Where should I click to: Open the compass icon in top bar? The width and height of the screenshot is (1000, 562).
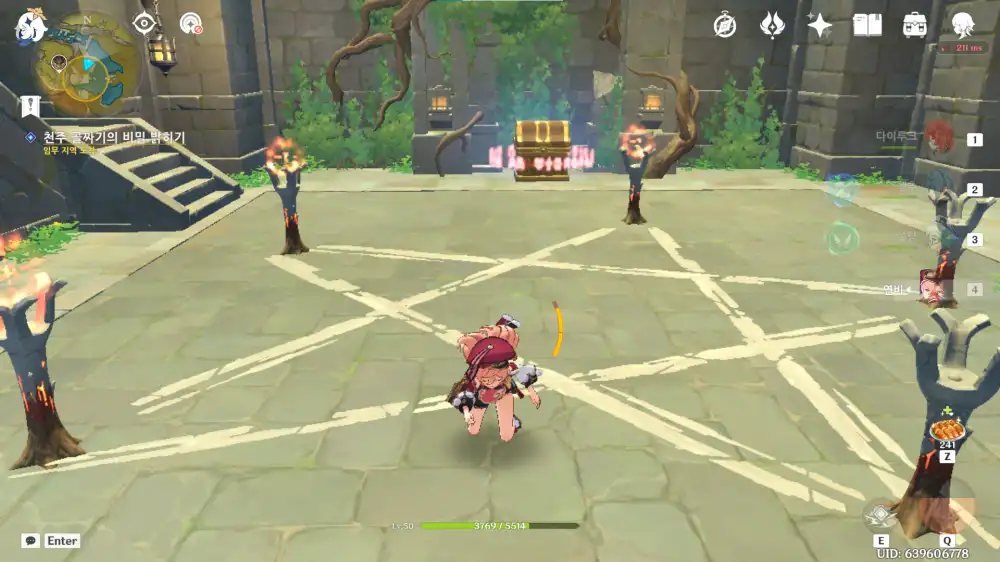725,25
